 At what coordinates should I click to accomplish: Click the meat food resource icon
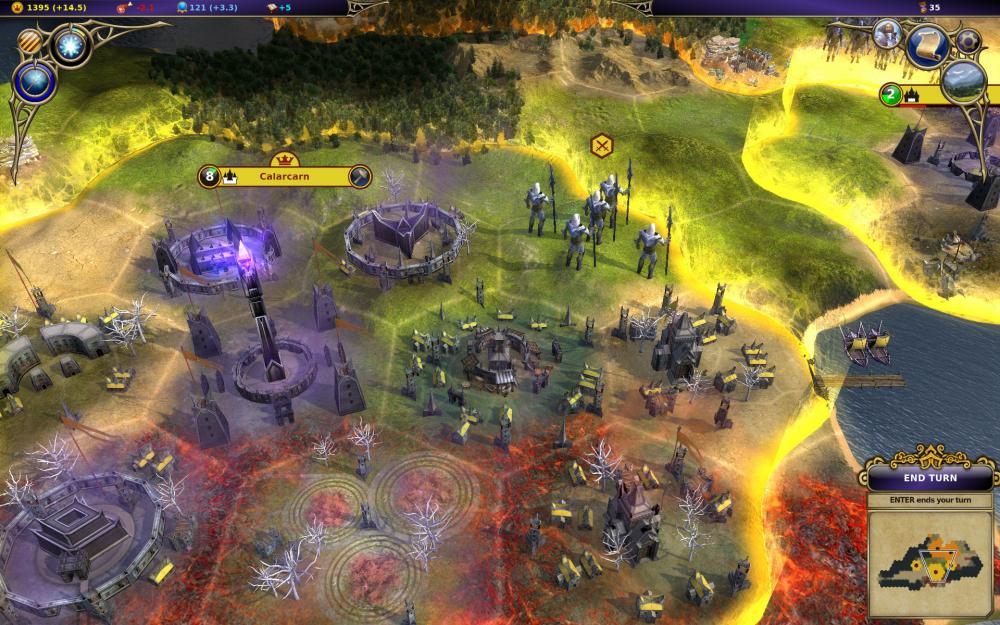(x=124, y=7)
